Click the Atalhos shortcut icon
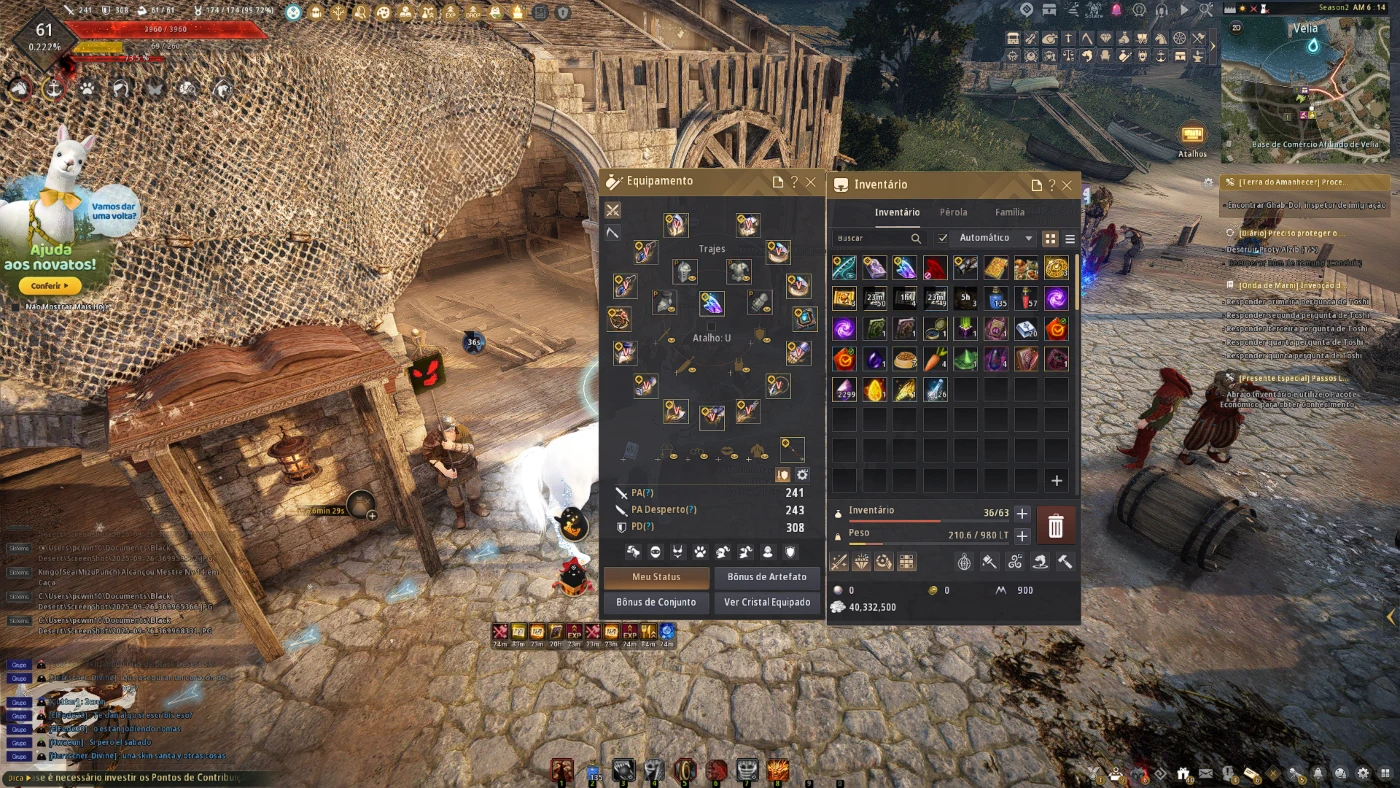 1192,135
